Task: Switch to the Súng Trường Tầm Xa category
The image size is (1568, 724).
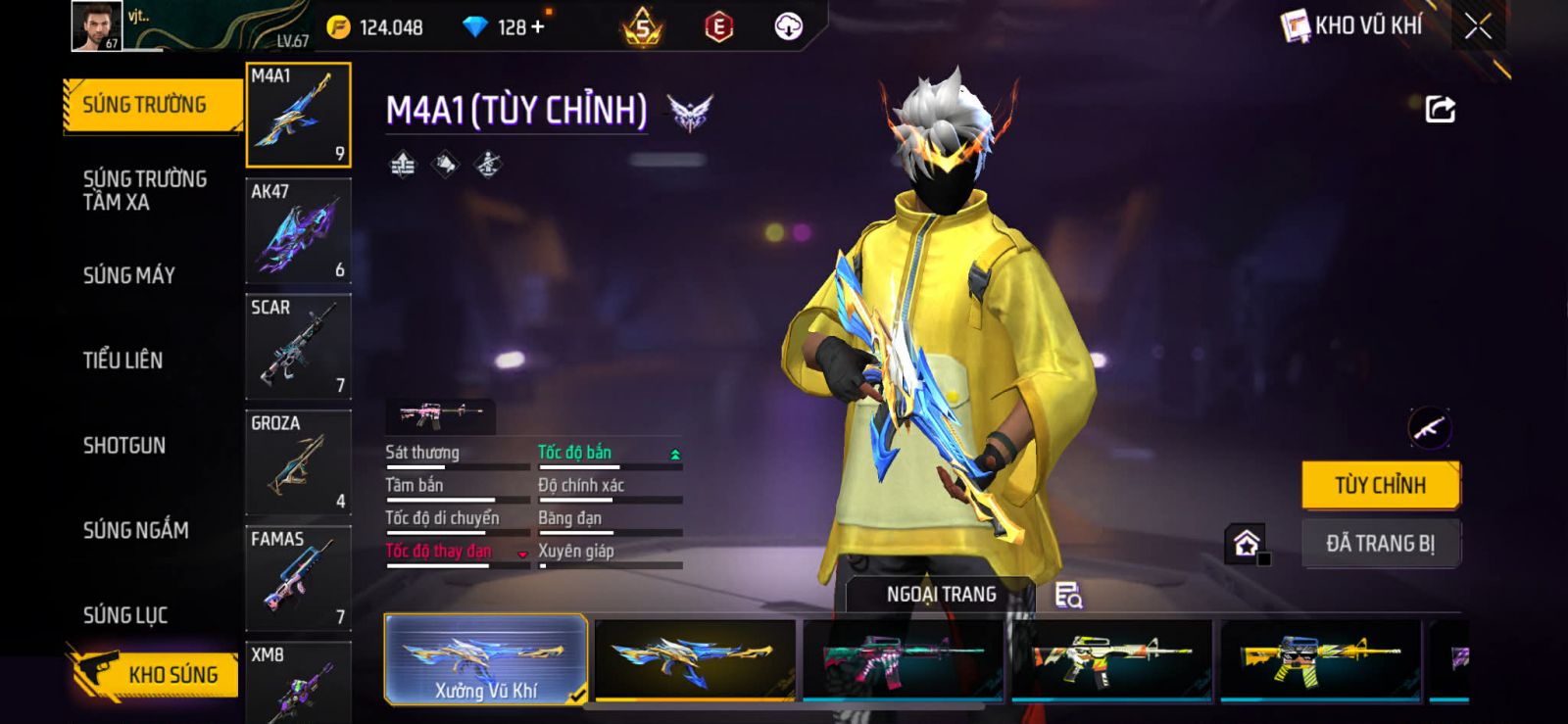Action: tap(144, 190)
